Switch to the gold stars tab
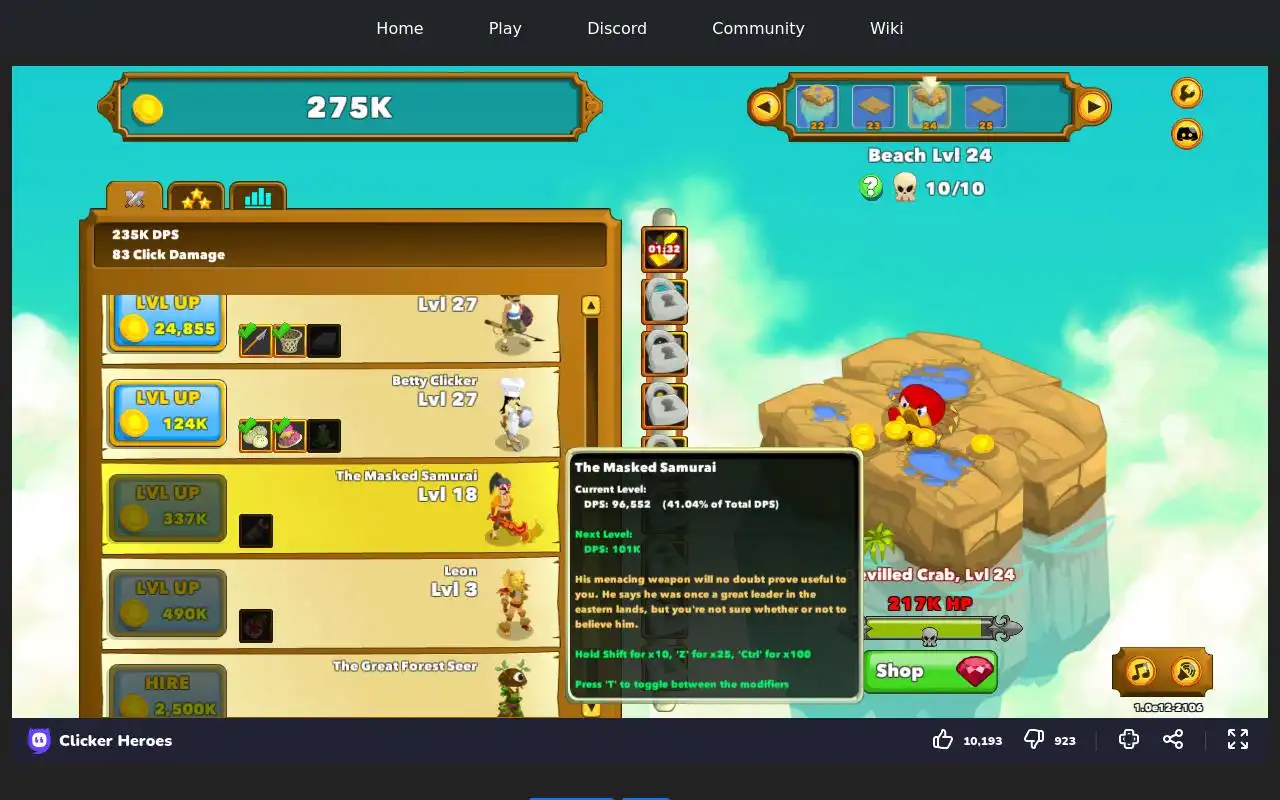 [x=196, y=198]
